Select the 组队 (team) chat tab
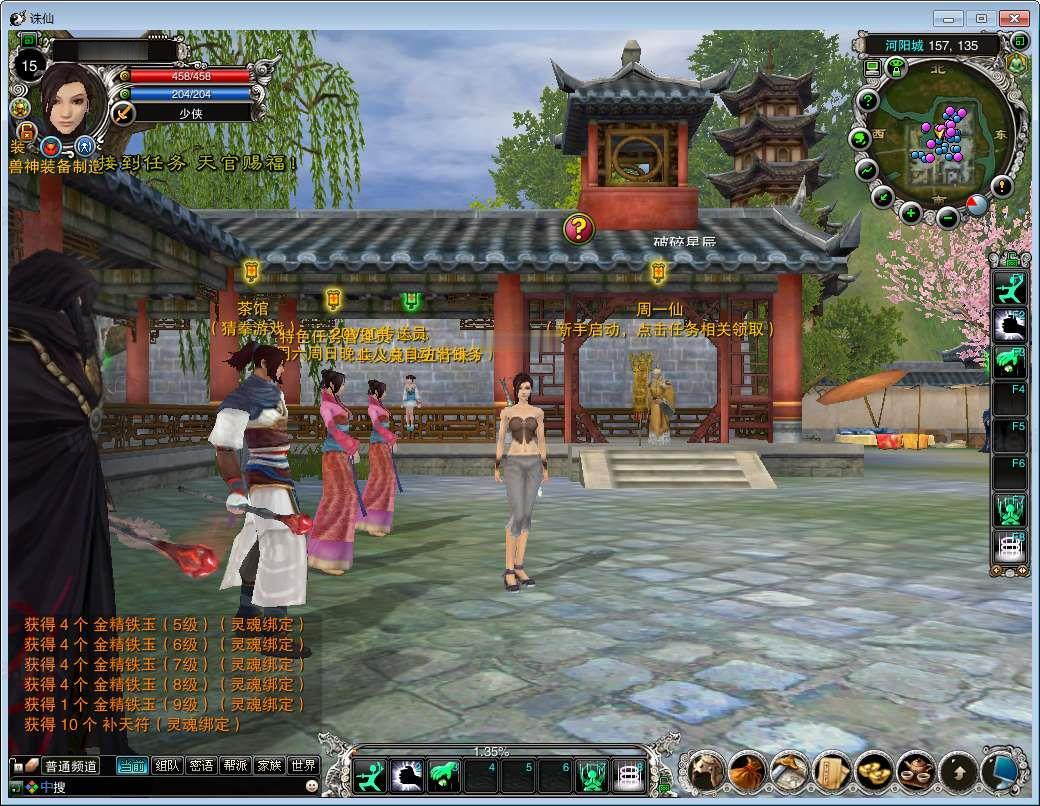 click(x=167, y=766)
